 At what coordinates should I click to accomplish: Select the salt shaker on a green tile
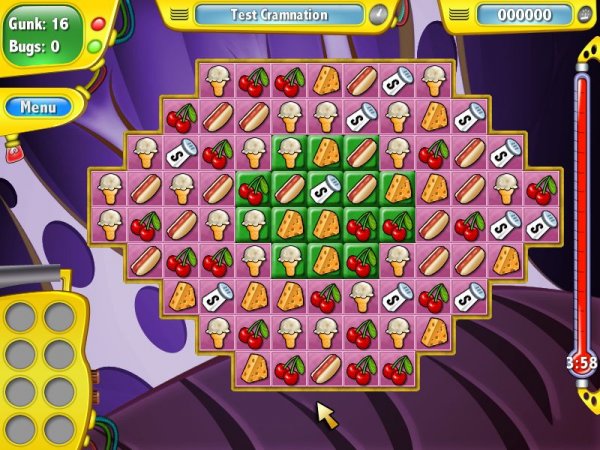pos(326,188)
